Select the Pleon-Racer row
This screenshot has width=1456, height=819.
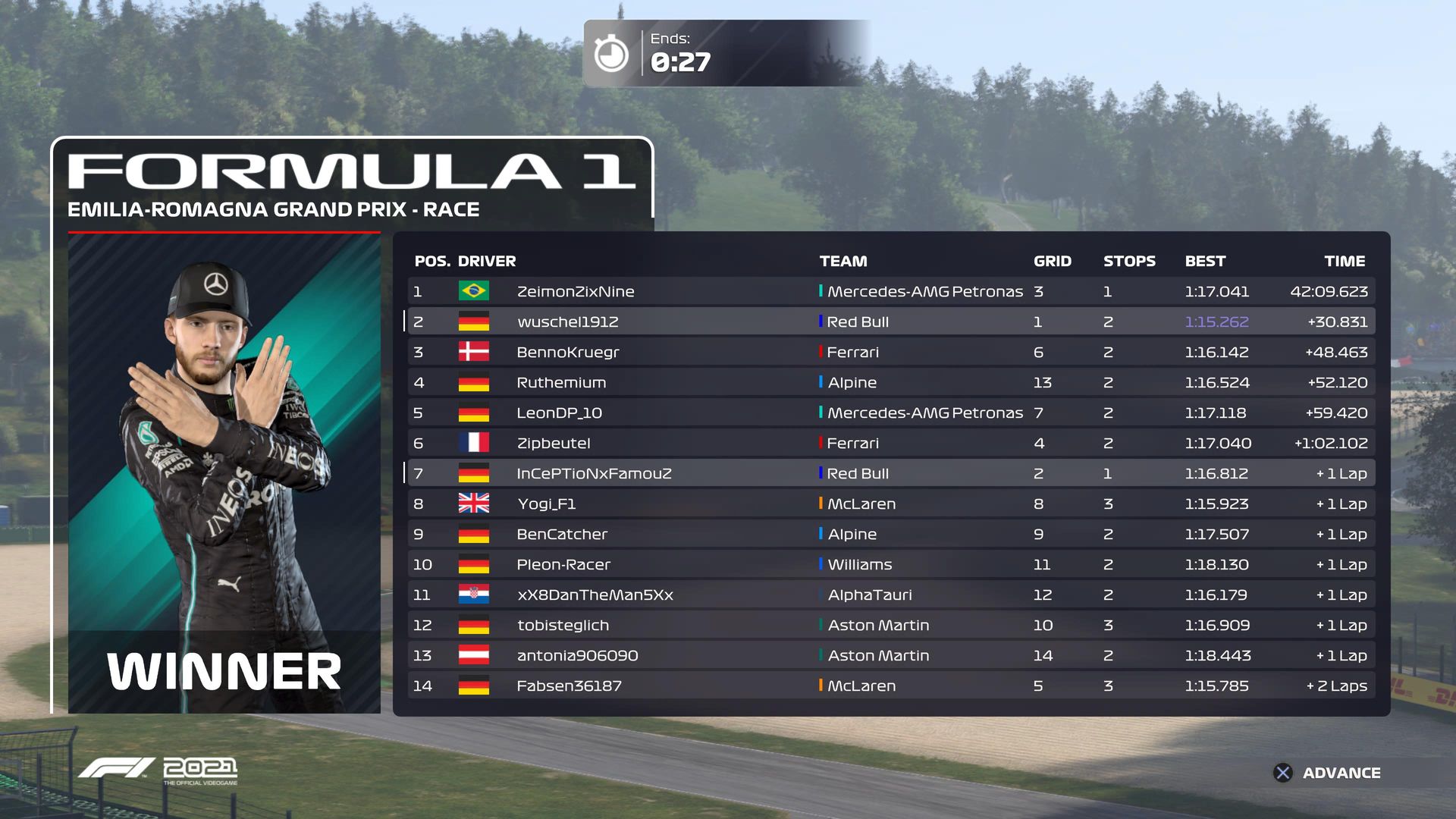point(563,564)
